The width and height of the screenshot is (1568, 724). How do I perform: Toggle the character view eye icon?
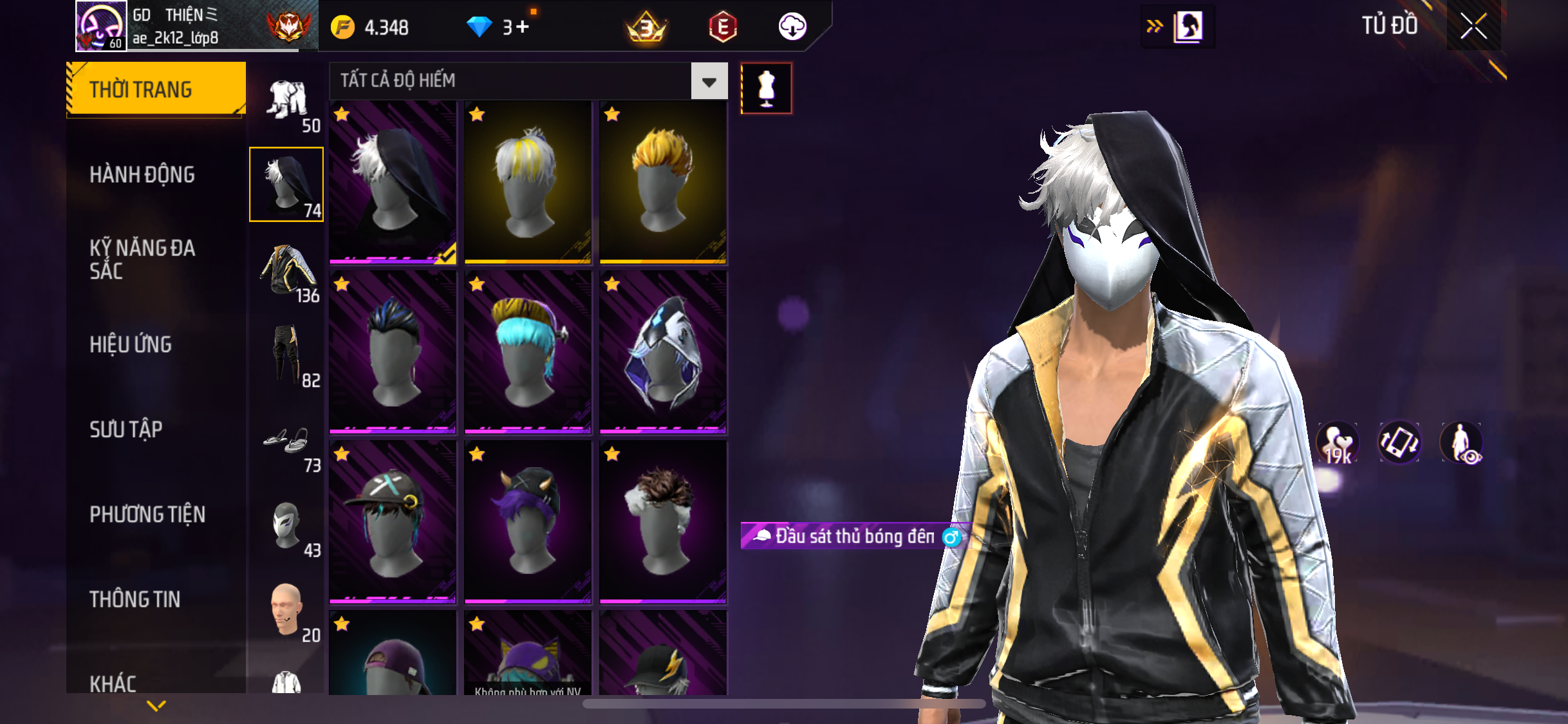pyautogui.click(x=1461, y=443)
